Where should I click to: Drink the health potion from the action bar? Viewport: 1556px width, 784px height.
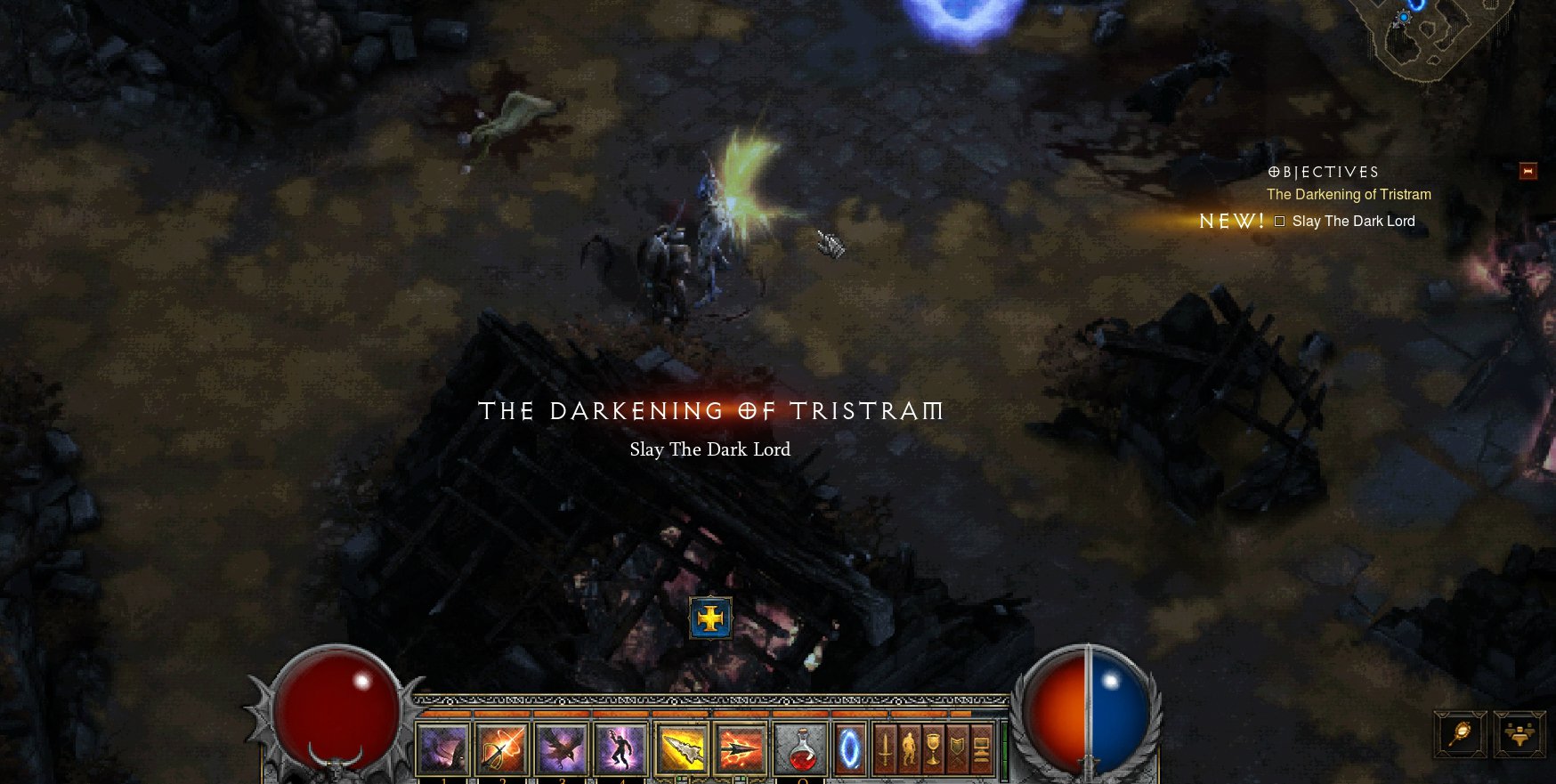(801, 748)
